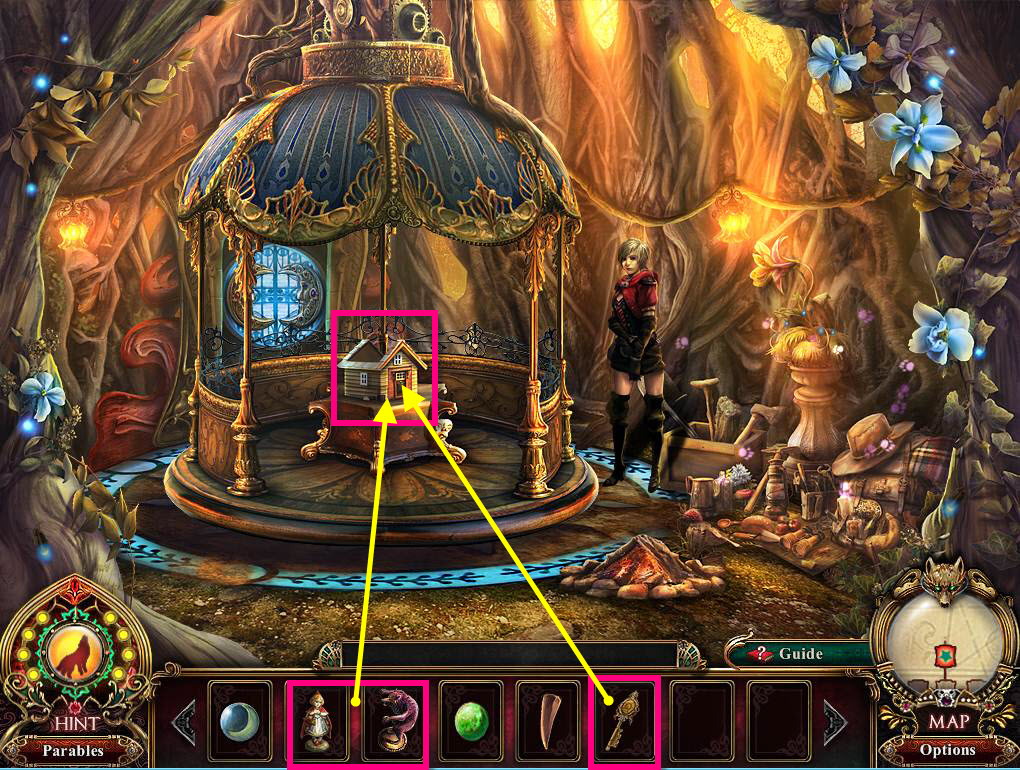The image size is (1020, 770).
Task: Select the green gem inventory item
Action: [x=471, y=720]
